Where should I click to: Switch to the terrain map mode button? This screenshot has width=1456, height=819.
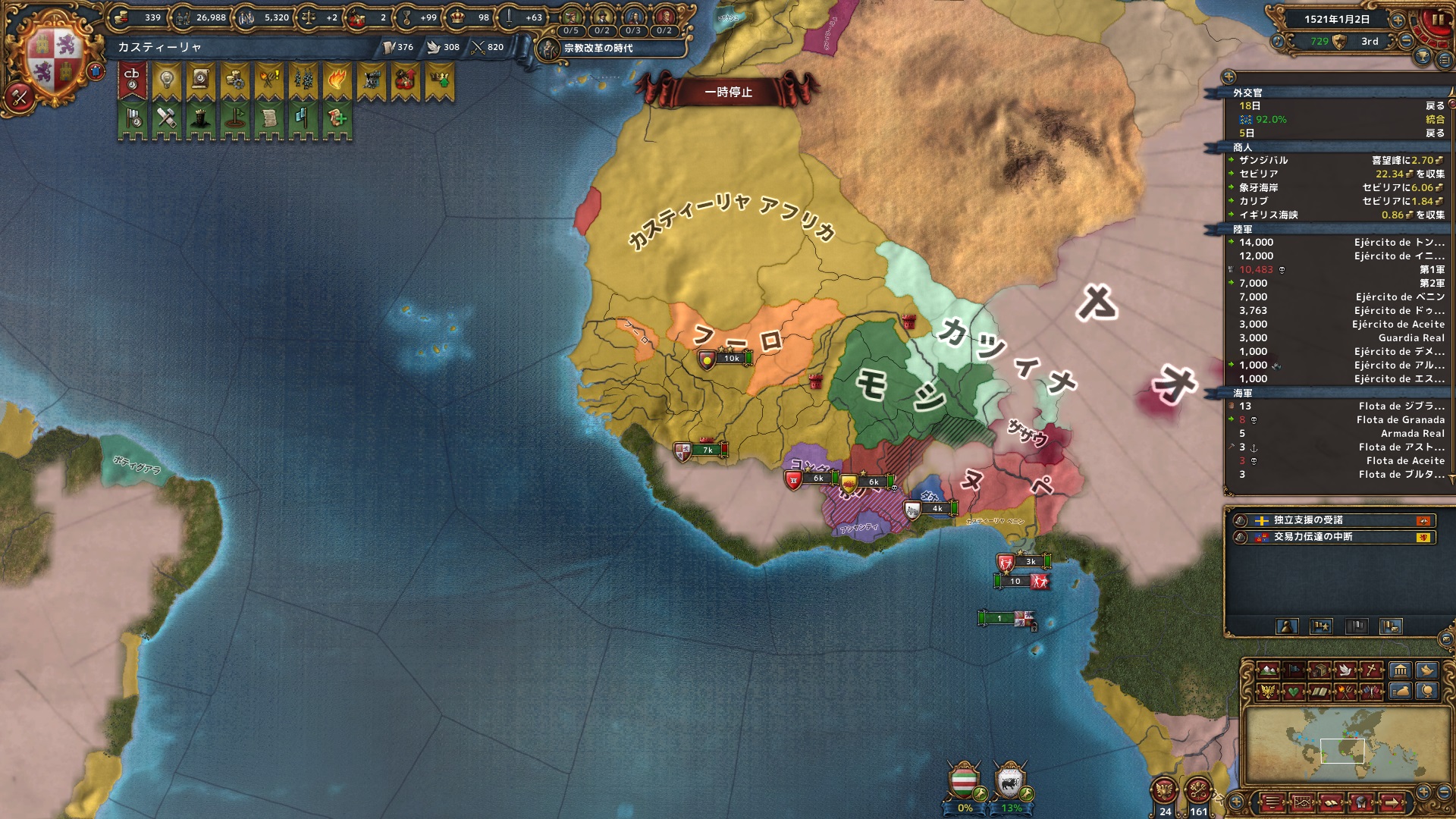(x=1267, y=670)
